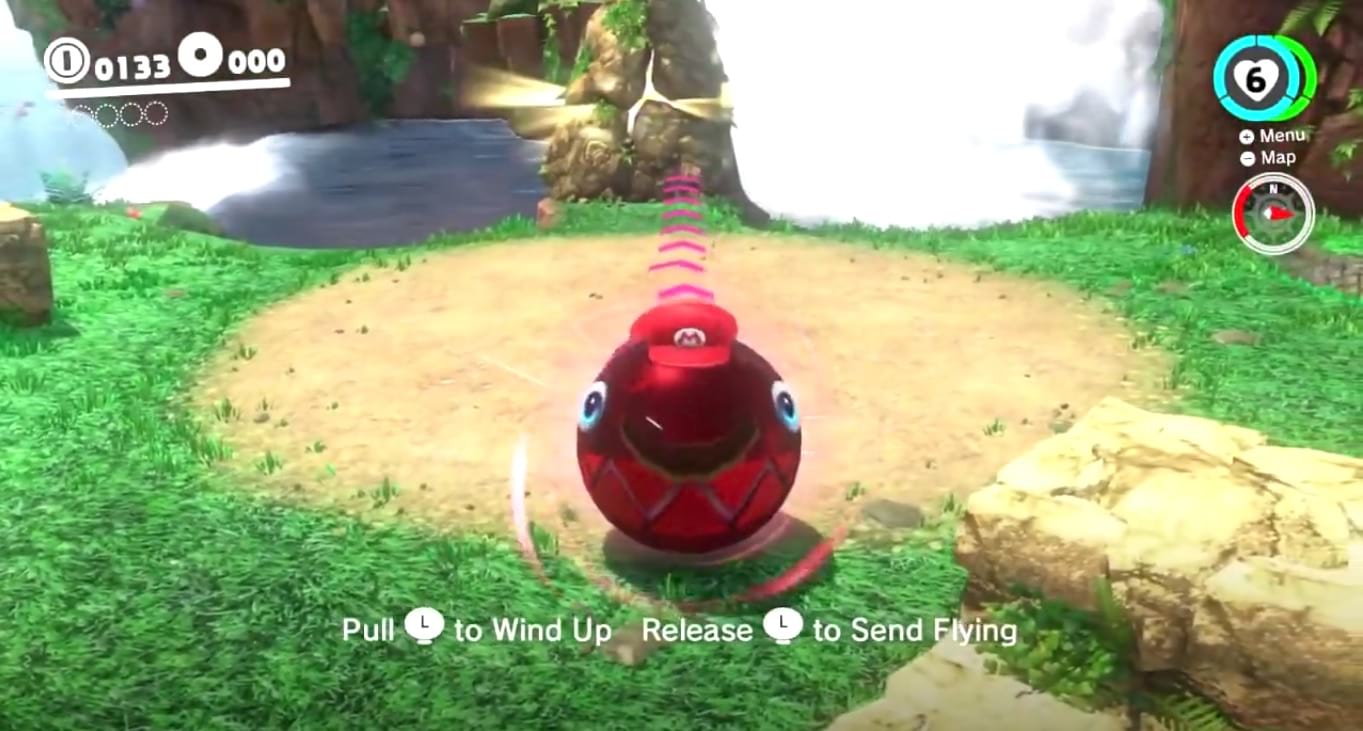Click the minus icon beside Map
Viewport: 1363px width, 731px height.
point(1248,157)
